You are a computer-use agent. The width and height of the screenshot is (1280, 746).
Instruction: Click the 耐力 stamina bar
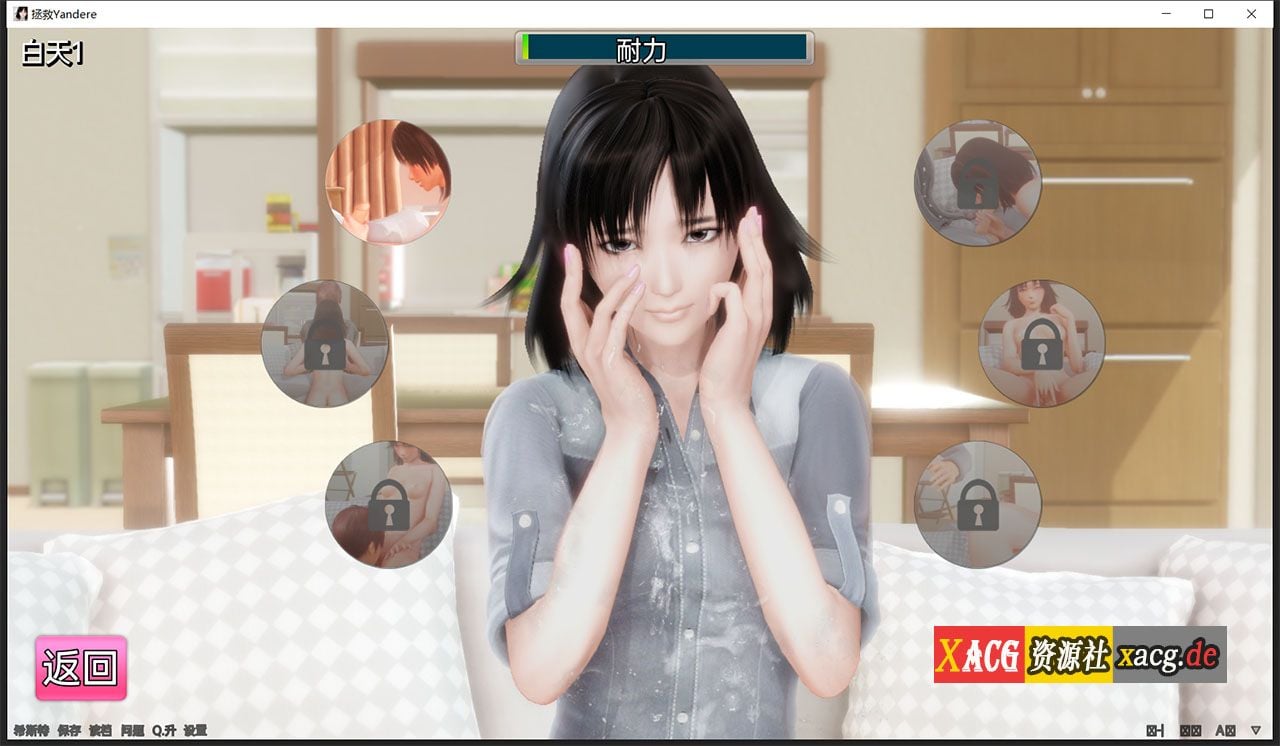pos(662,48)
